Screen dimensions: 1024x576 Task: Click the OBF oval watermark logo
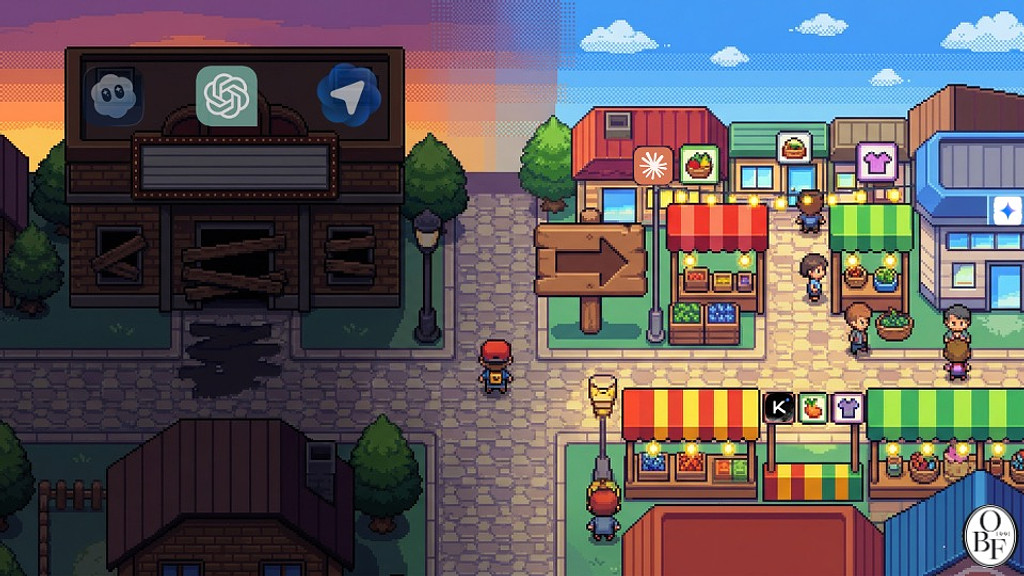tap(988, 537)
